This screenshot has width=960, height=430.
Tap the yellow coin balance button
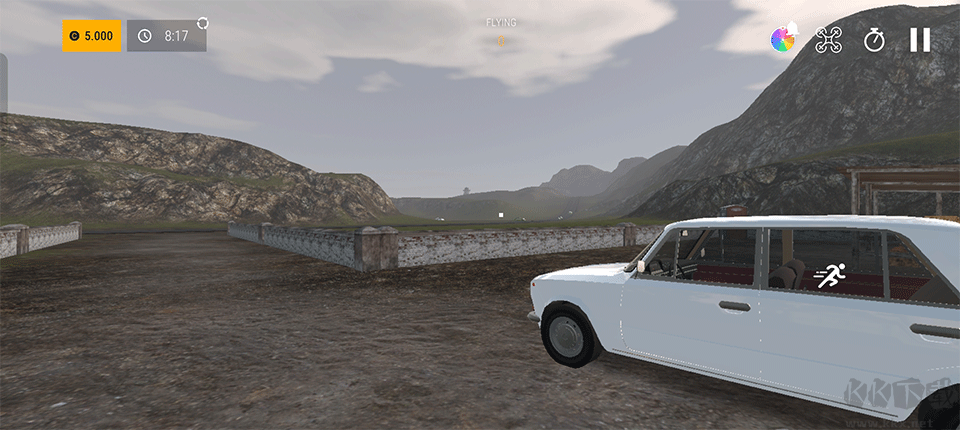(92, 36)
